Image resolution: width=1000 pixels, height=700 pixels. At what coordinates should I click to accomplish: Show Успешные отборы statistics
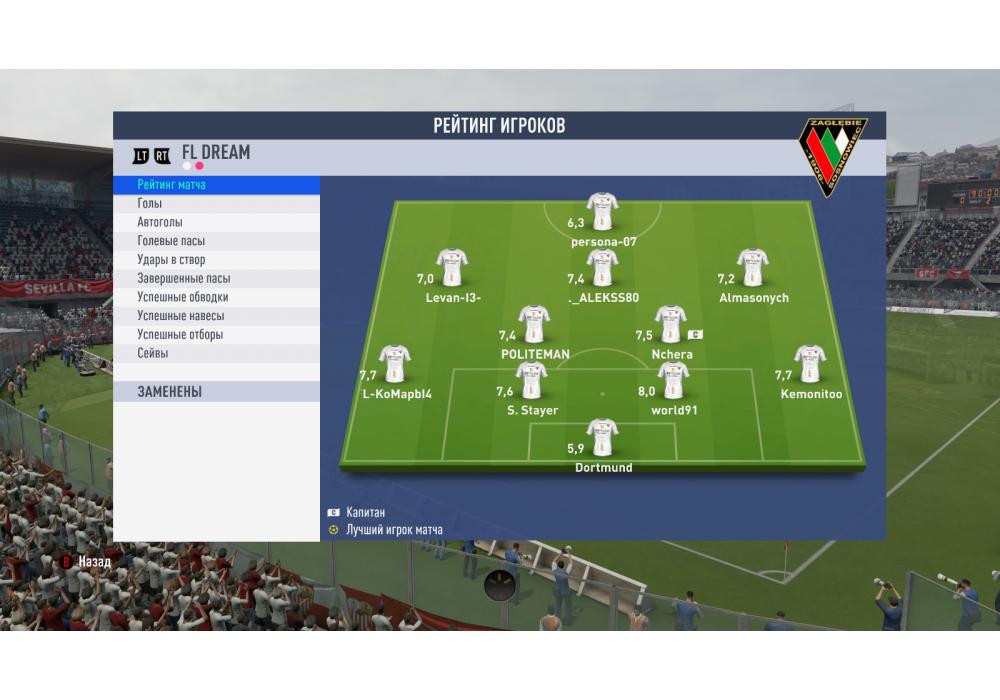pos(216,335)
